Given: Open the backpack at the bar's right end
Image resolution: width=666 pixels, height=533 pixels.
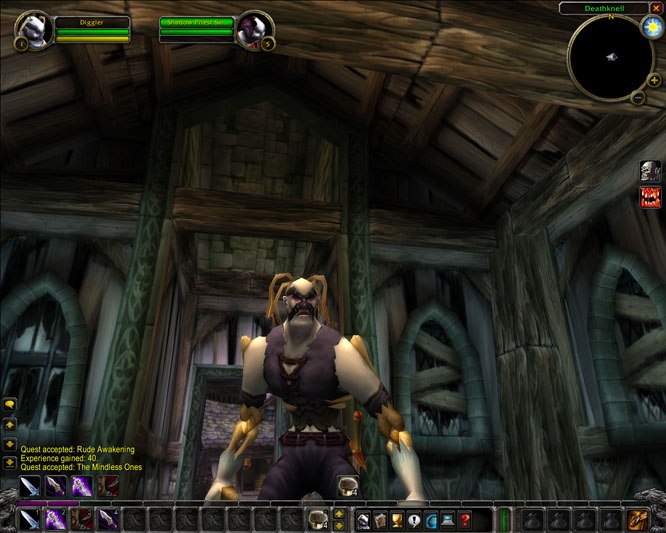Looking at the screenshot, I should 637,519.
